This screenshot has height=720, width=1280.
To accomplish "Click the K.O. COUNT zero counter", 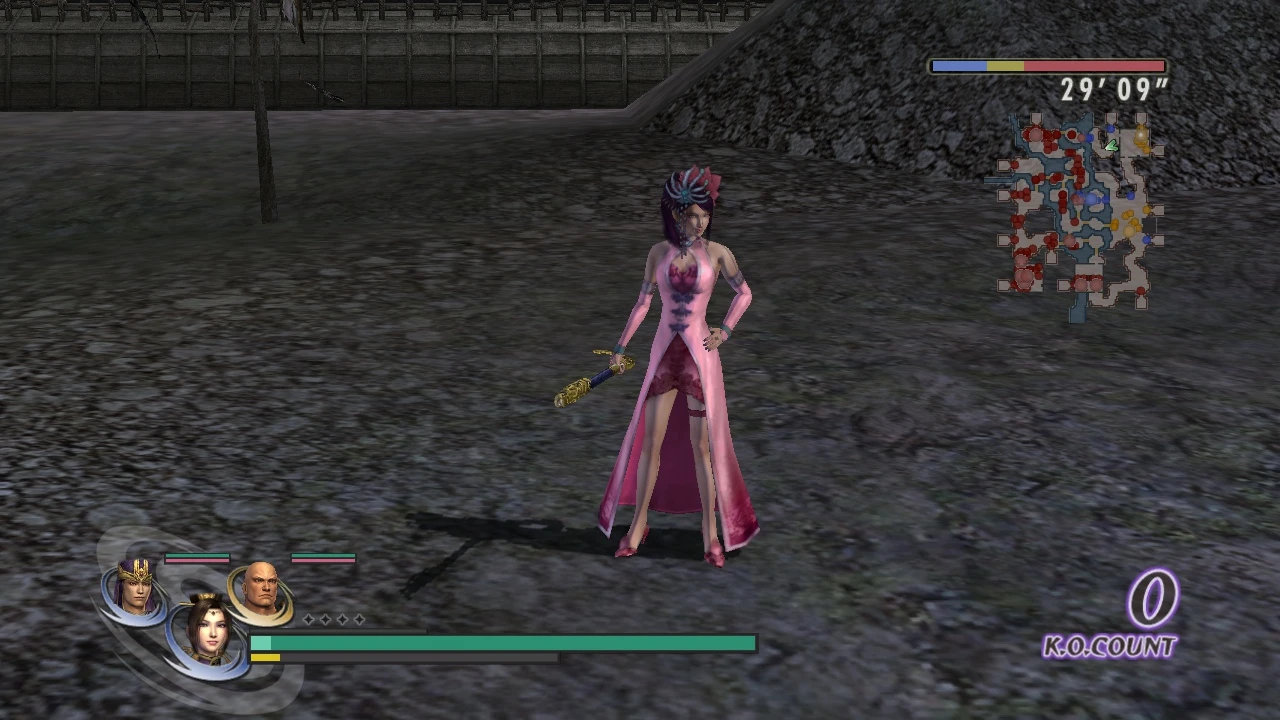I will tap(1152, 600).
